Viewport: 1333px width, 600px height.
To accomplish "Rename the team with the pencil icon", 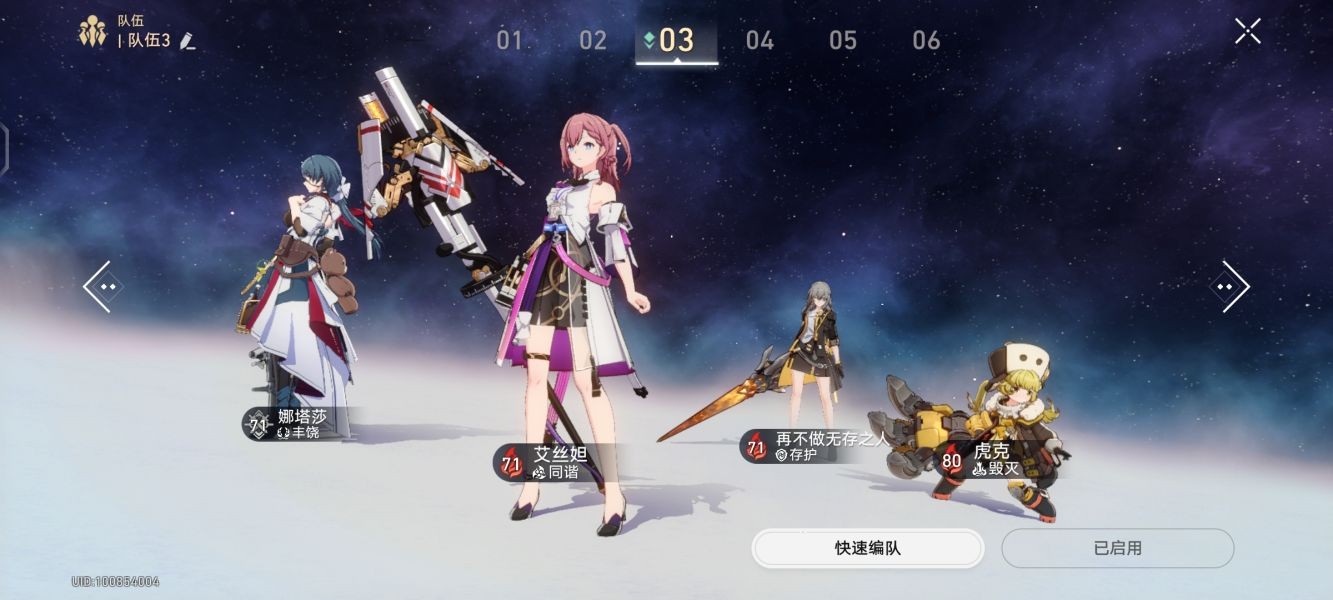I will 187,41.
